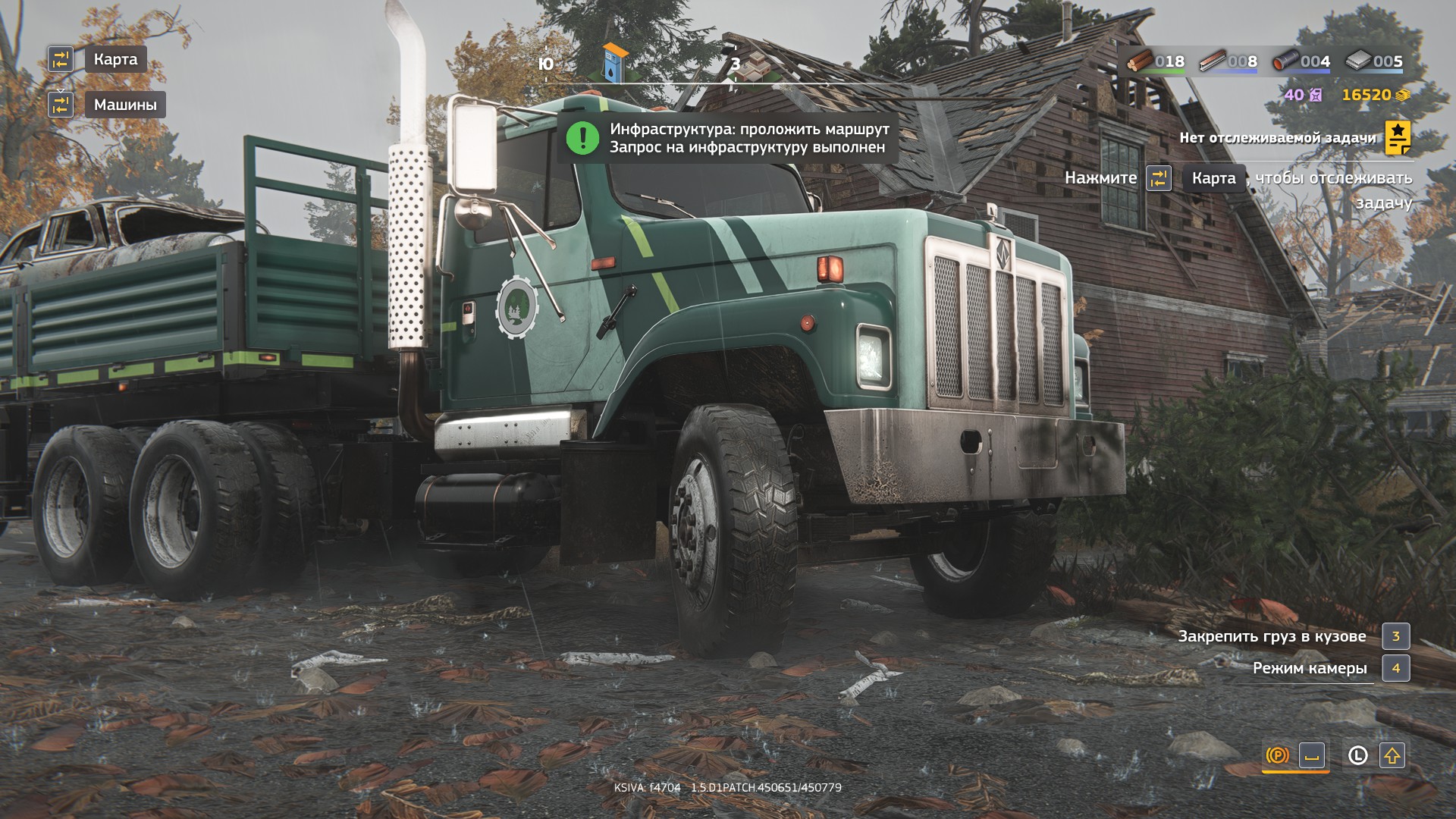Click the yellow tracked-task star icon
The image size is (1456, 819).
1398,138
